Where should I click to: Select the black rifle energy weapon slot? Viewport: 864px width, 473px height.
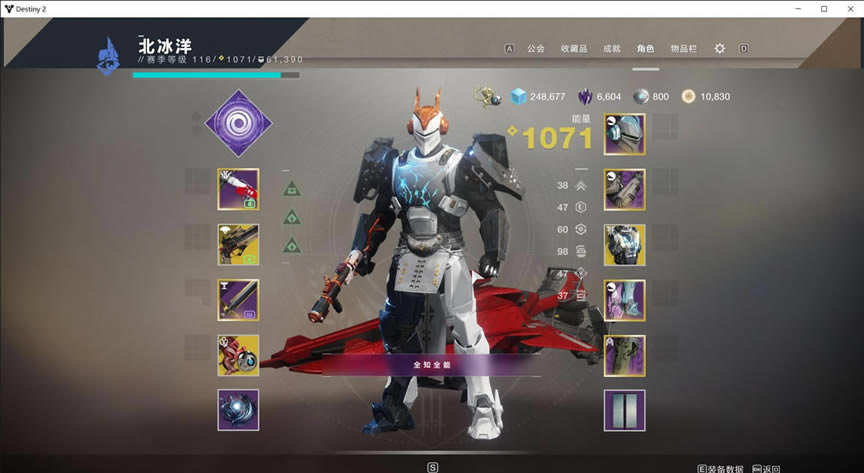[x=238, y=244]
